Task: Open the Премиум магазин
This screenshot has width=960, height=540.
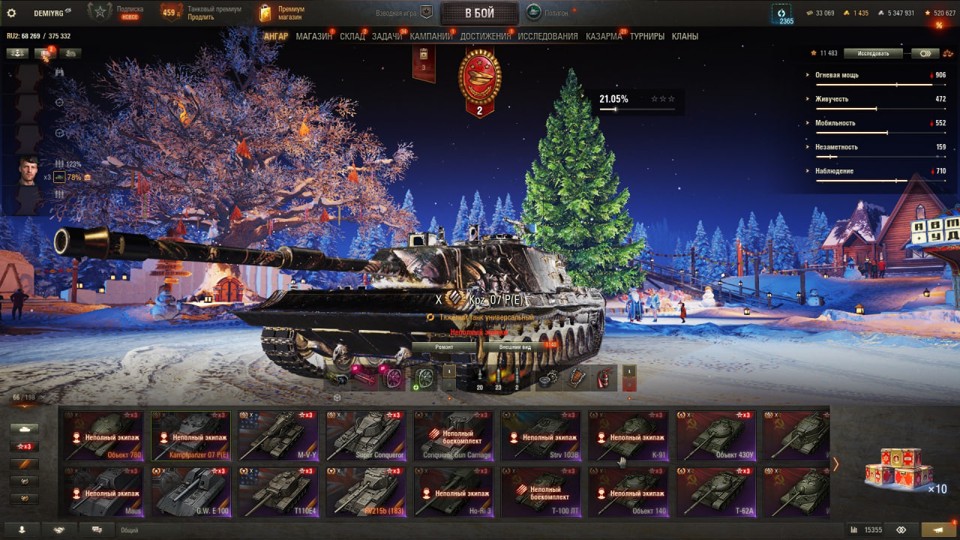Action: (x=280, y=13)
